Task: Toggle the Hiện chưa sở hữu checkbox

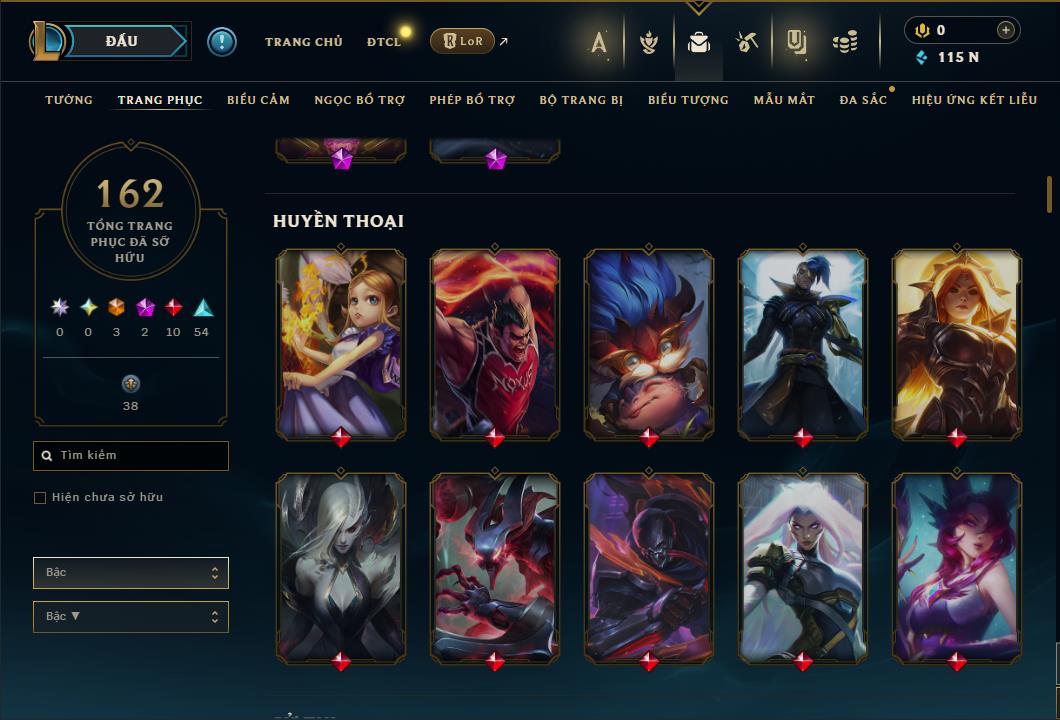Action: (40, 498)
